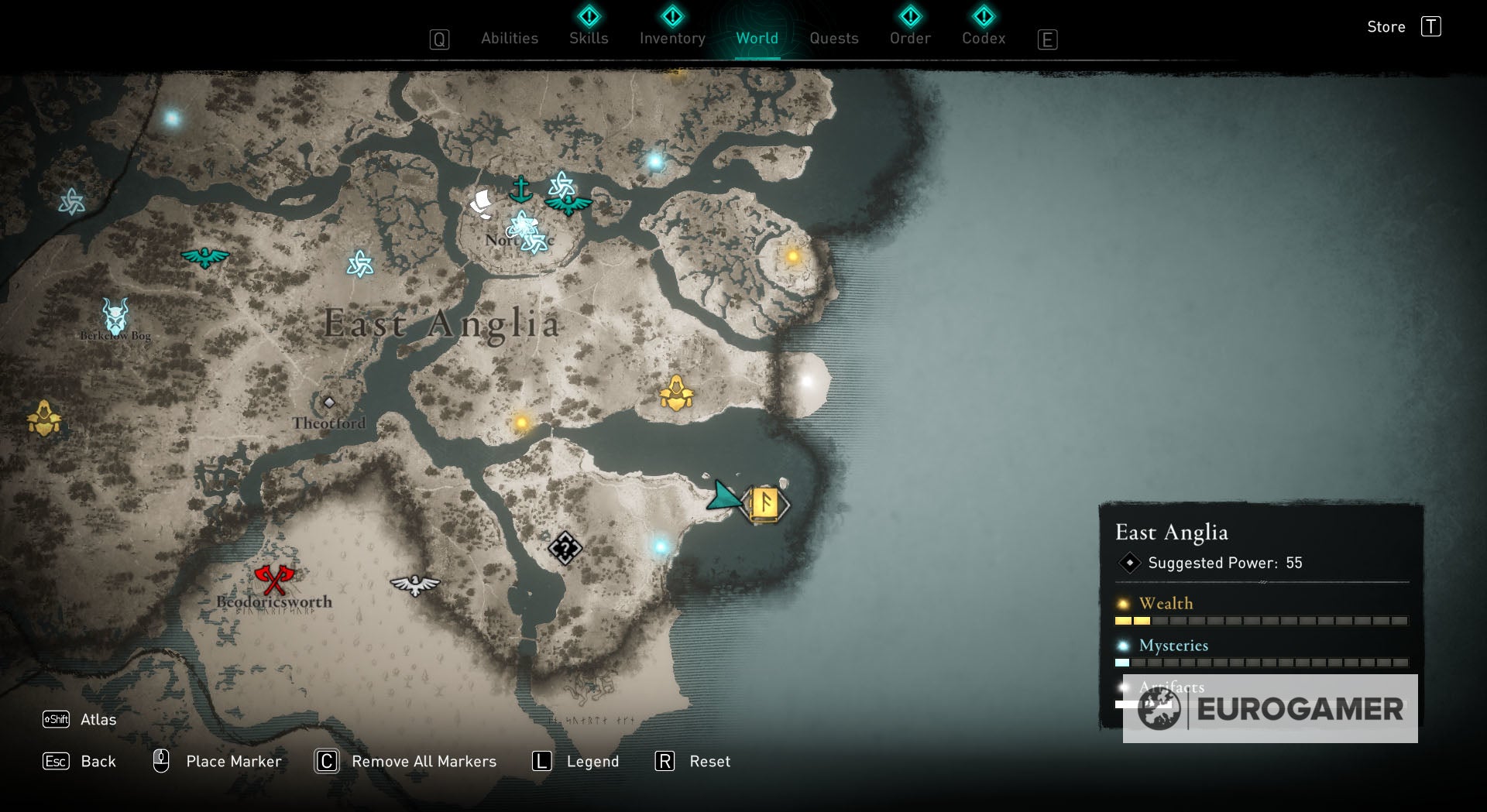This screenshot has width=1487, height=812.
Task: Select the World tab
Action: (x=757, y=38)
